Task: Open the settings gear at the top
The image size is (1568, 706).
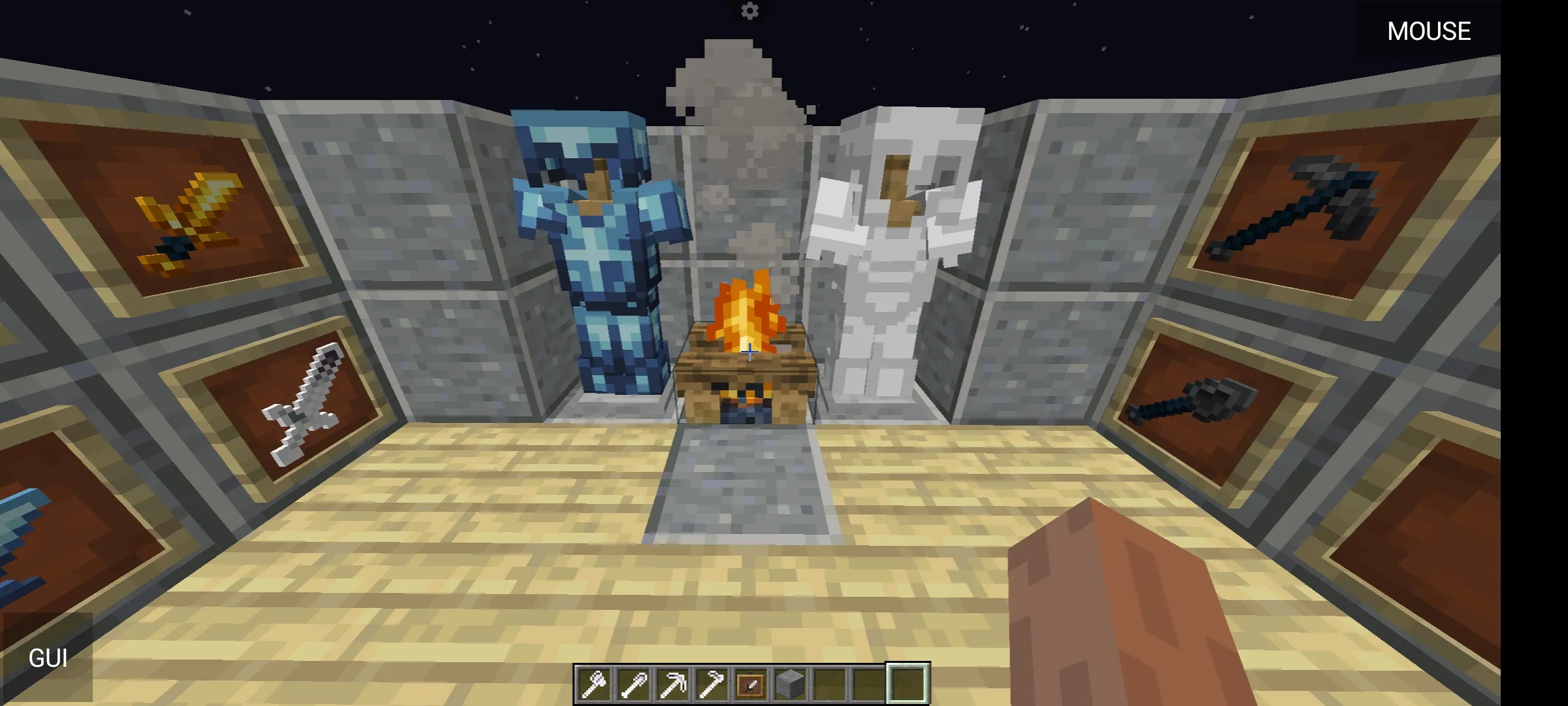Action: (x=749, y=11)
